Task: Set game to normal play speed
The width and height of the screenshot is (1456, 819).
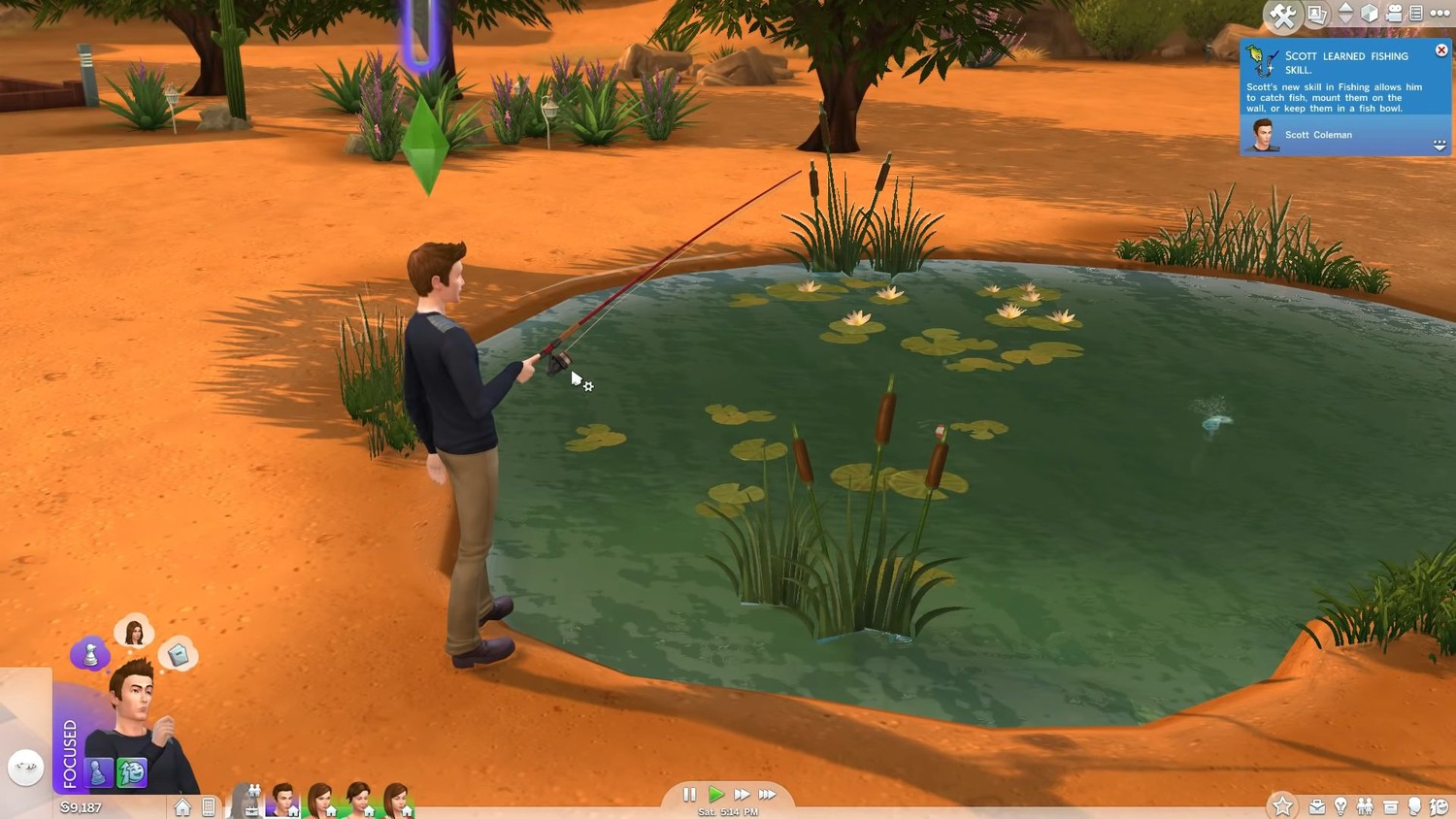Action: tap(716, 794)
